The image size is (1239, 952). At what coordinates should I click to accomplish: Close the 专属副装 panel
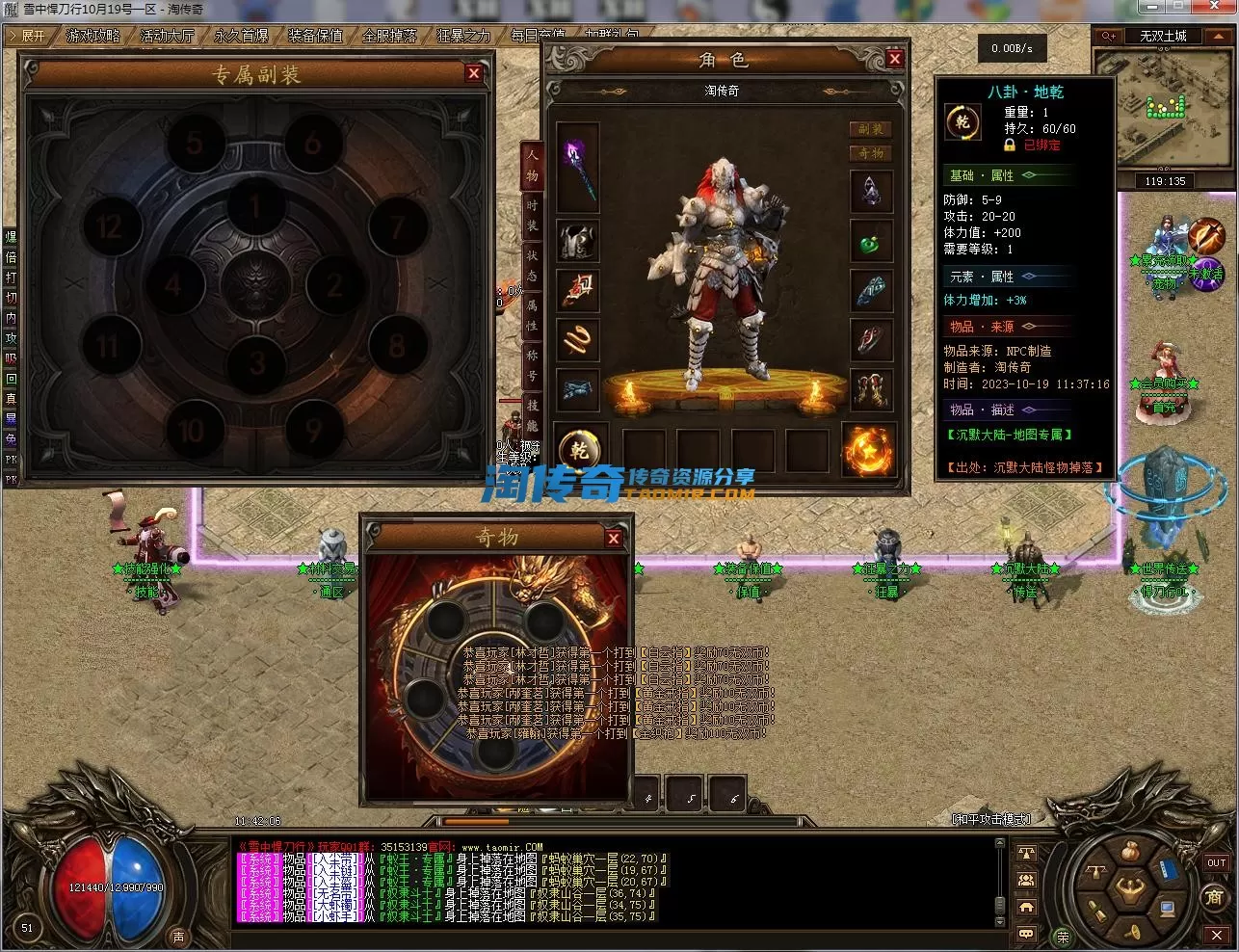click(473, 73)
